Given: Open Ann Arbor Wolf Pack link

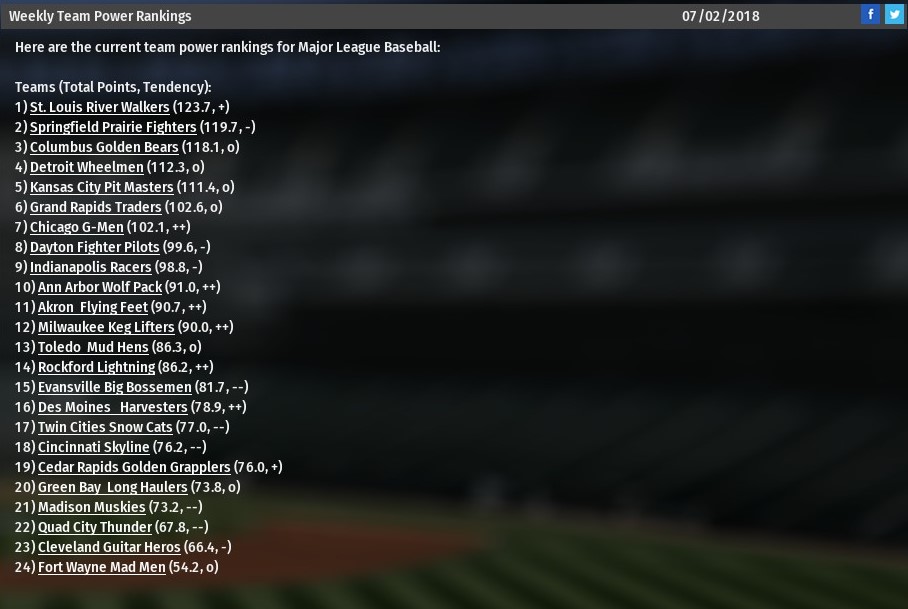Looking at the screenshot, I should coord(100,287).
